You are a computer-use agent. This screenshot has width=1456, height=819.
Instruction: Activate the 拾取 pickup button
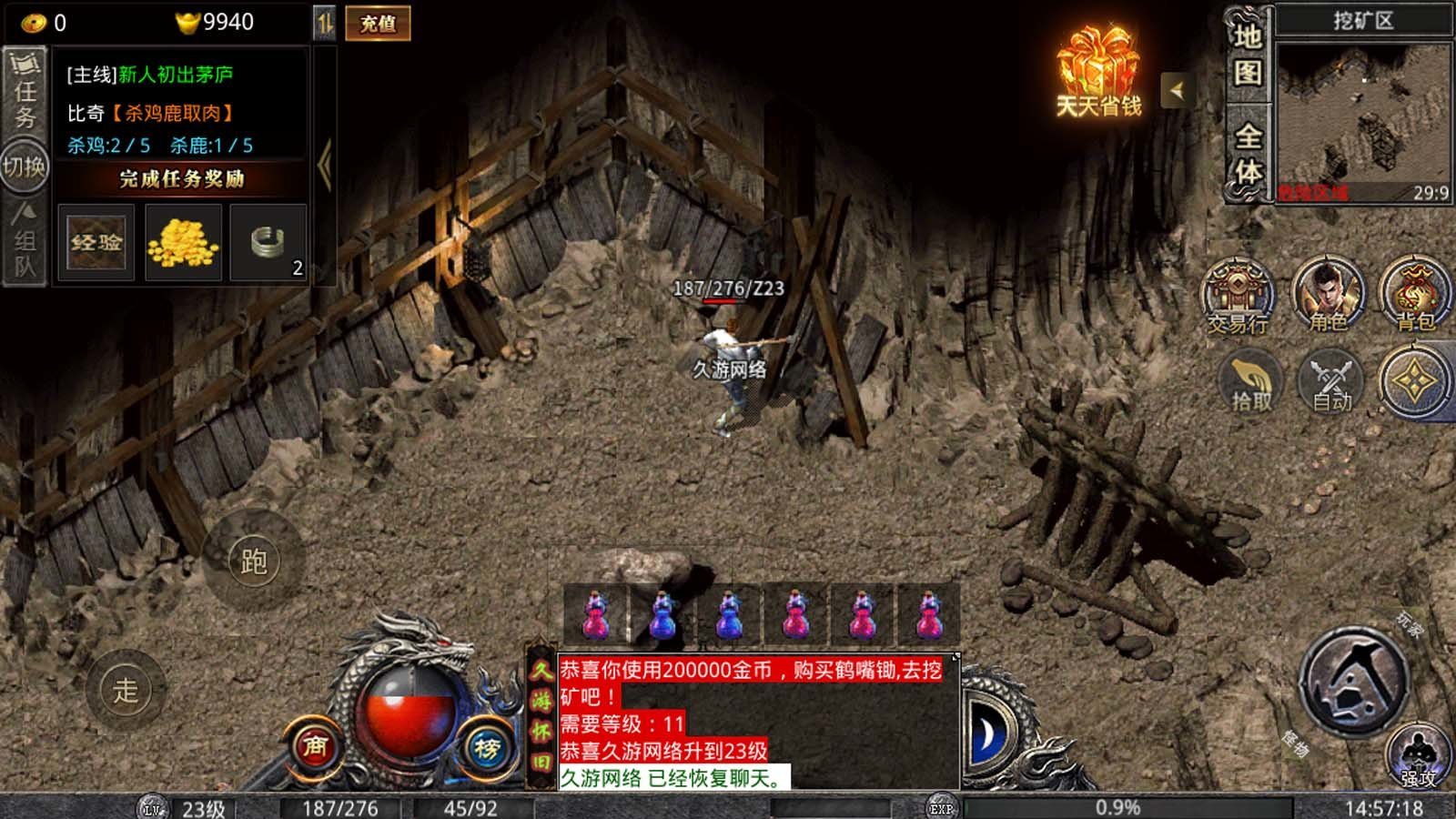coord(1251,382)
